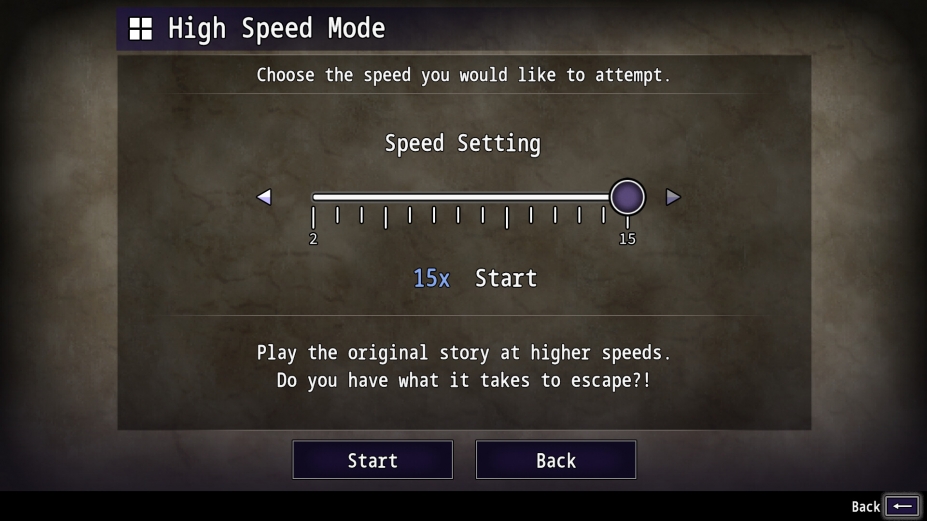This screenshot has height=521, width=927.
Task: Click the Back arrow icon in the corner
Action: (x=901, y=506)
